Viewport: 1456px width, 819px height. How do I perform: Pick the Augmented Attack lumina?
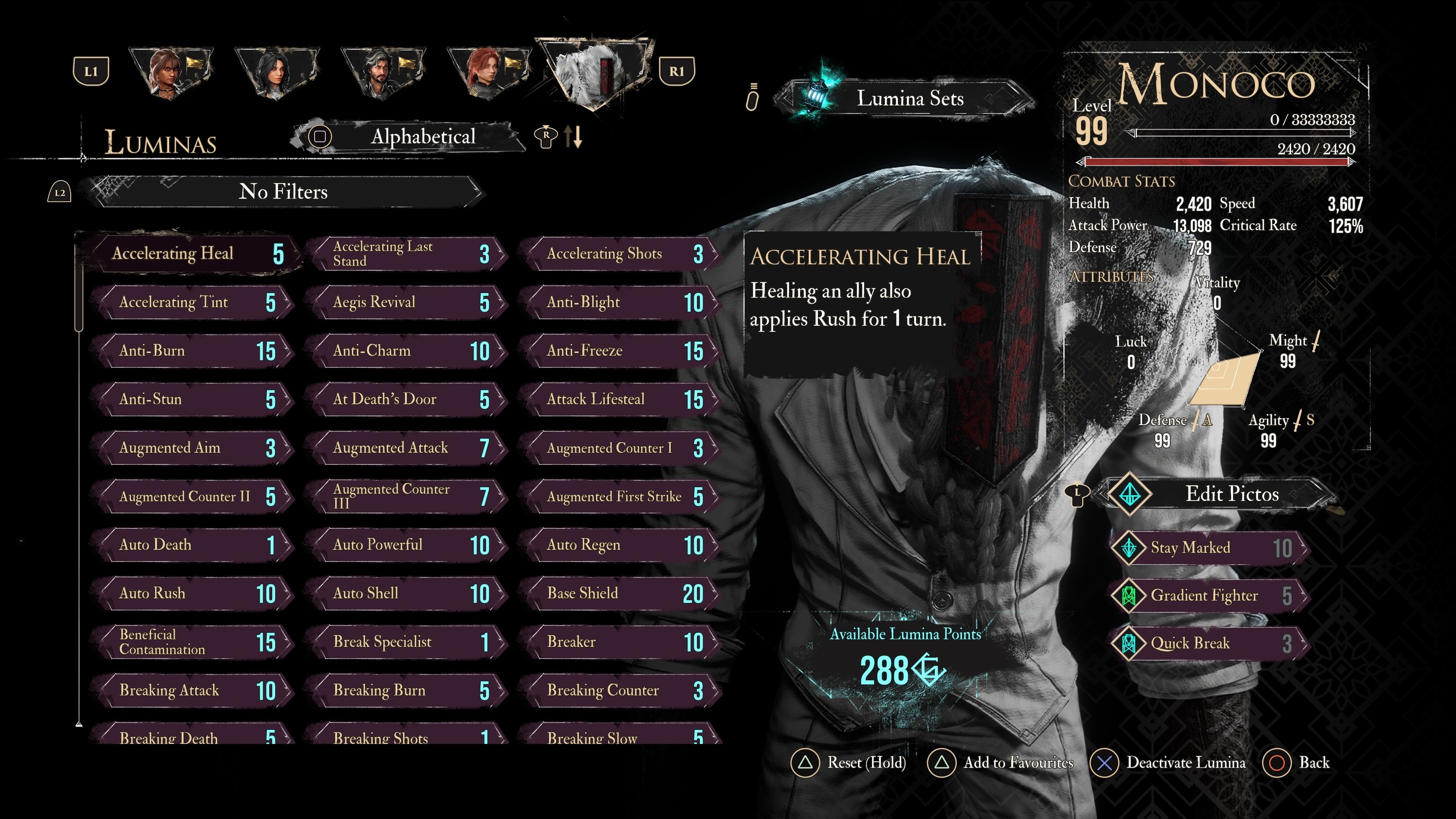[x=407, y=448]
